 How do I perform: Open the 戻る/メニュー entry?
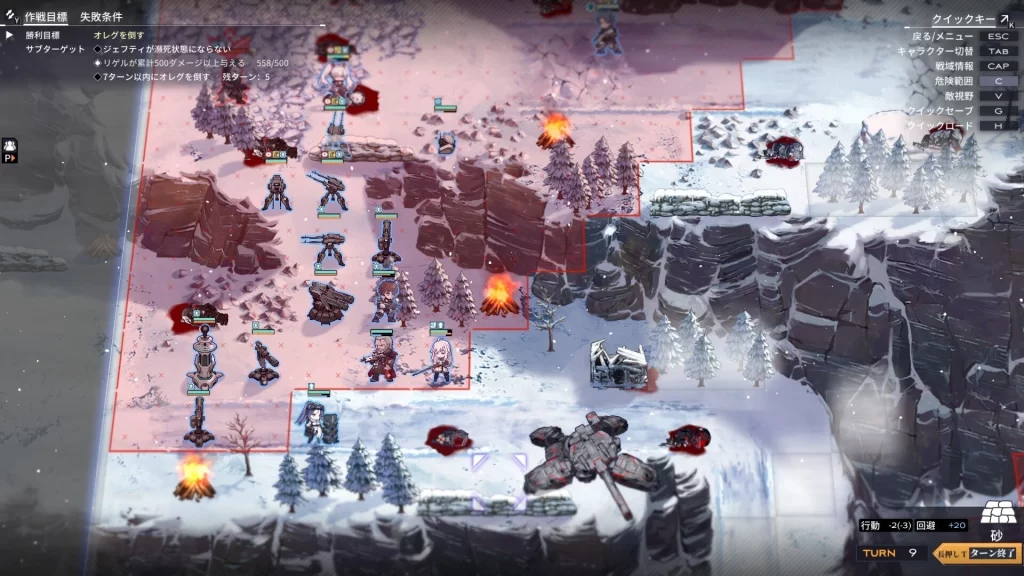(x=960, y=36)
